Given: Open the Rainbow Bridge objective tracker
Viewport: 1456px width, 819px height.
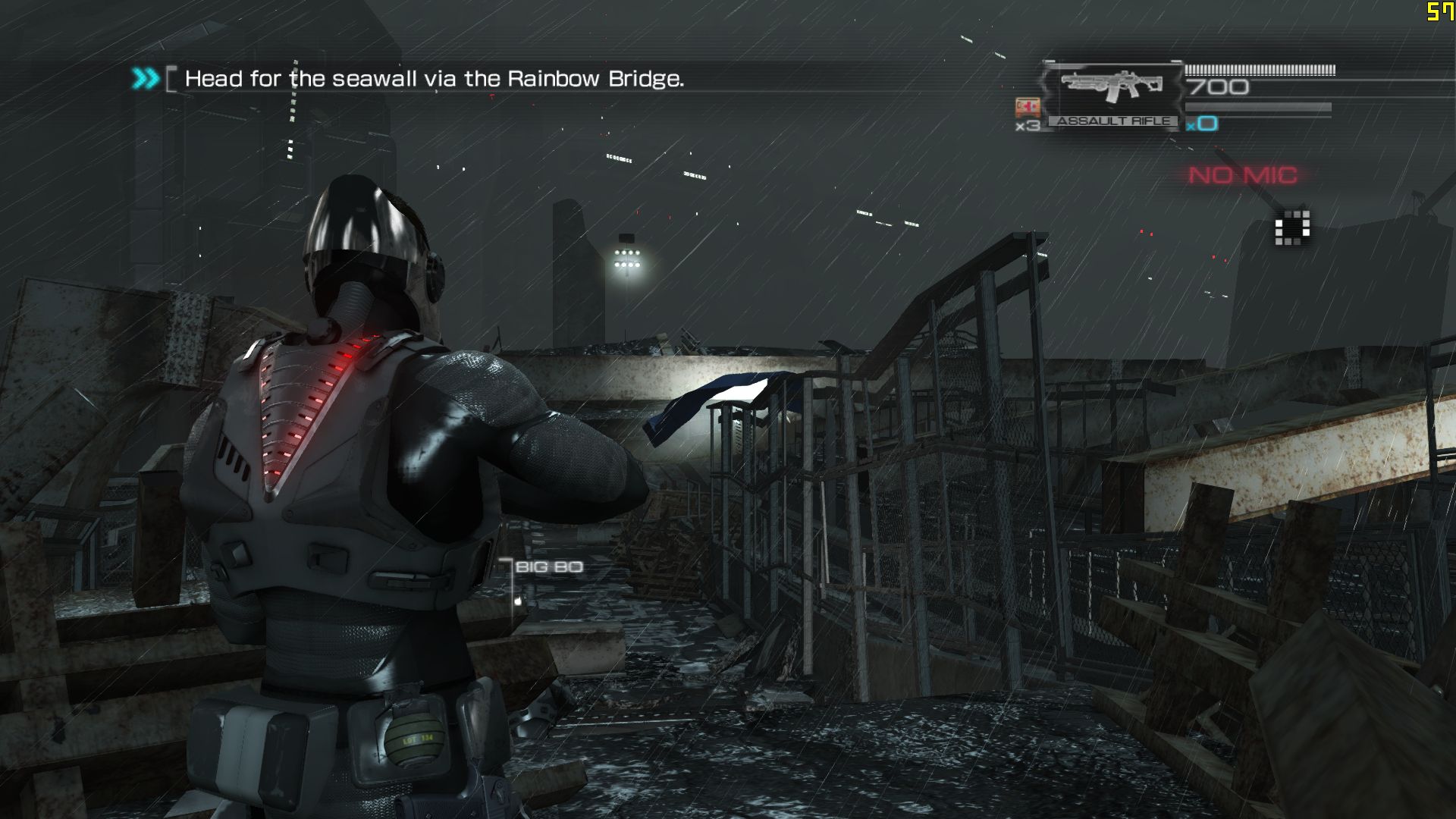Looking at the screenshot, I should point(434,79).
